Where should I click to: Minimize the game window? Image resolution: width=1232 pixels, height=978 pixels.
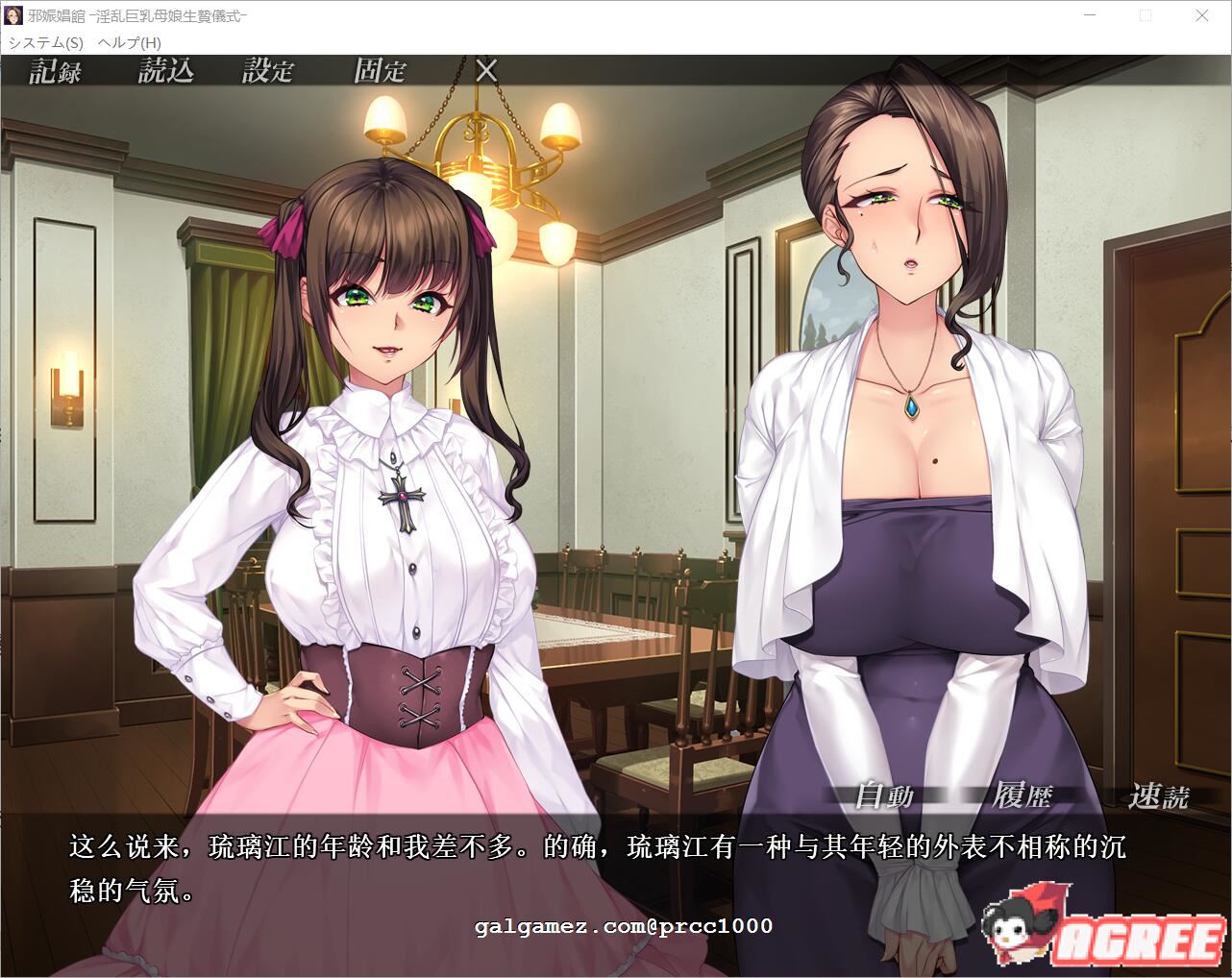click(1089, 15)
